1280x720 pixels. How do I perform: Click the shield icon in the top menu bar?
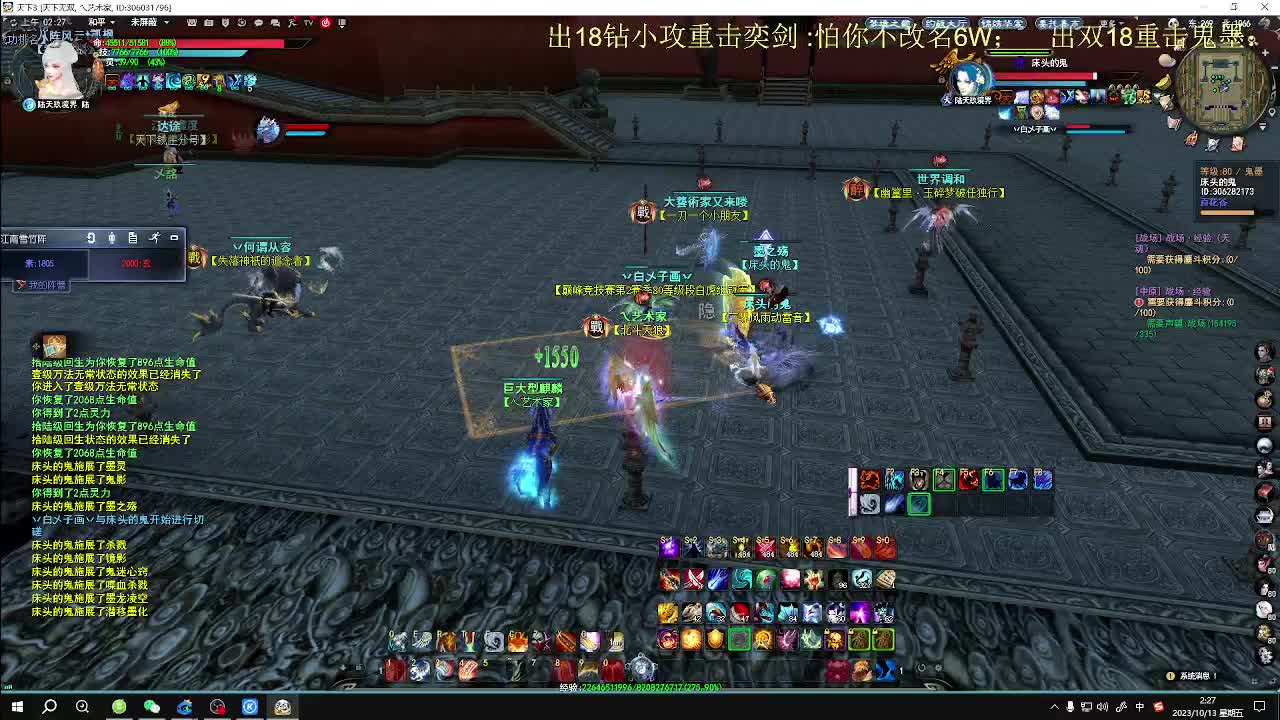pos(225,22)
